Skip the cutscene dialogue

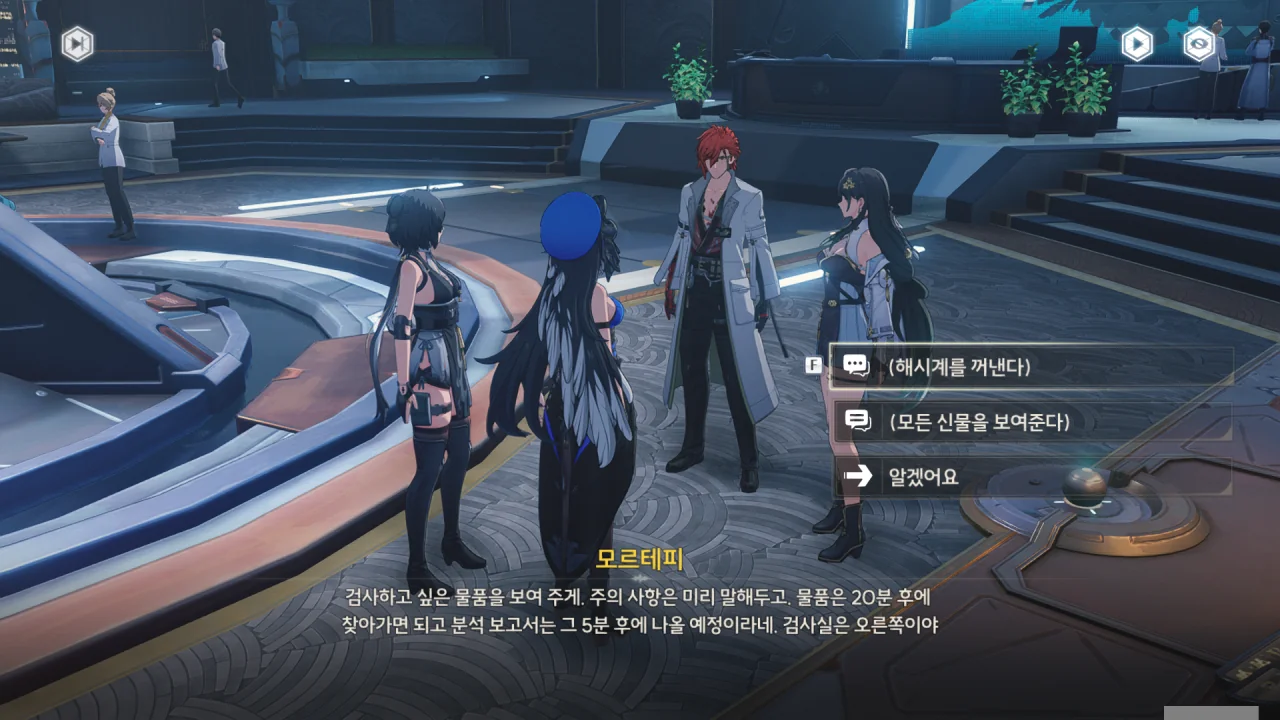pyautogui.click(x=77, y=43)
